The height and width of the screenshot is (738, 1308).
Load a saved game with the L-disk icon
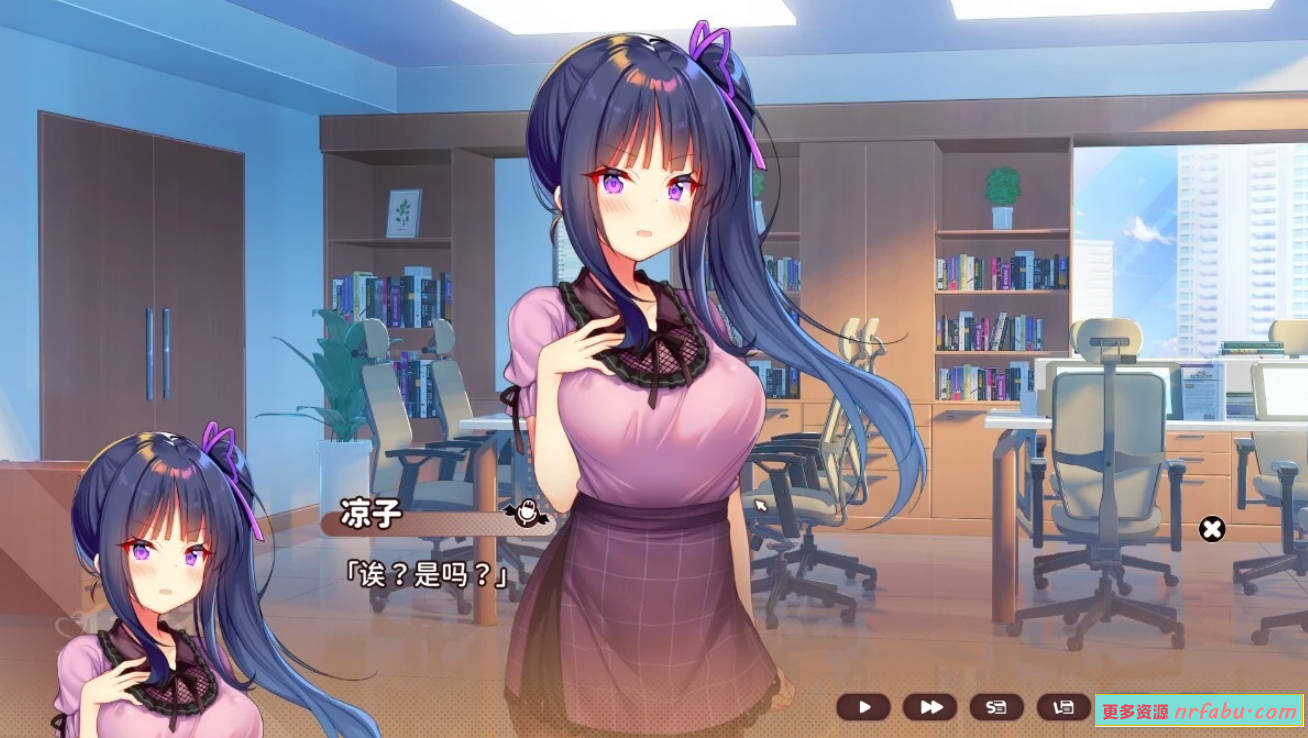1065,705
